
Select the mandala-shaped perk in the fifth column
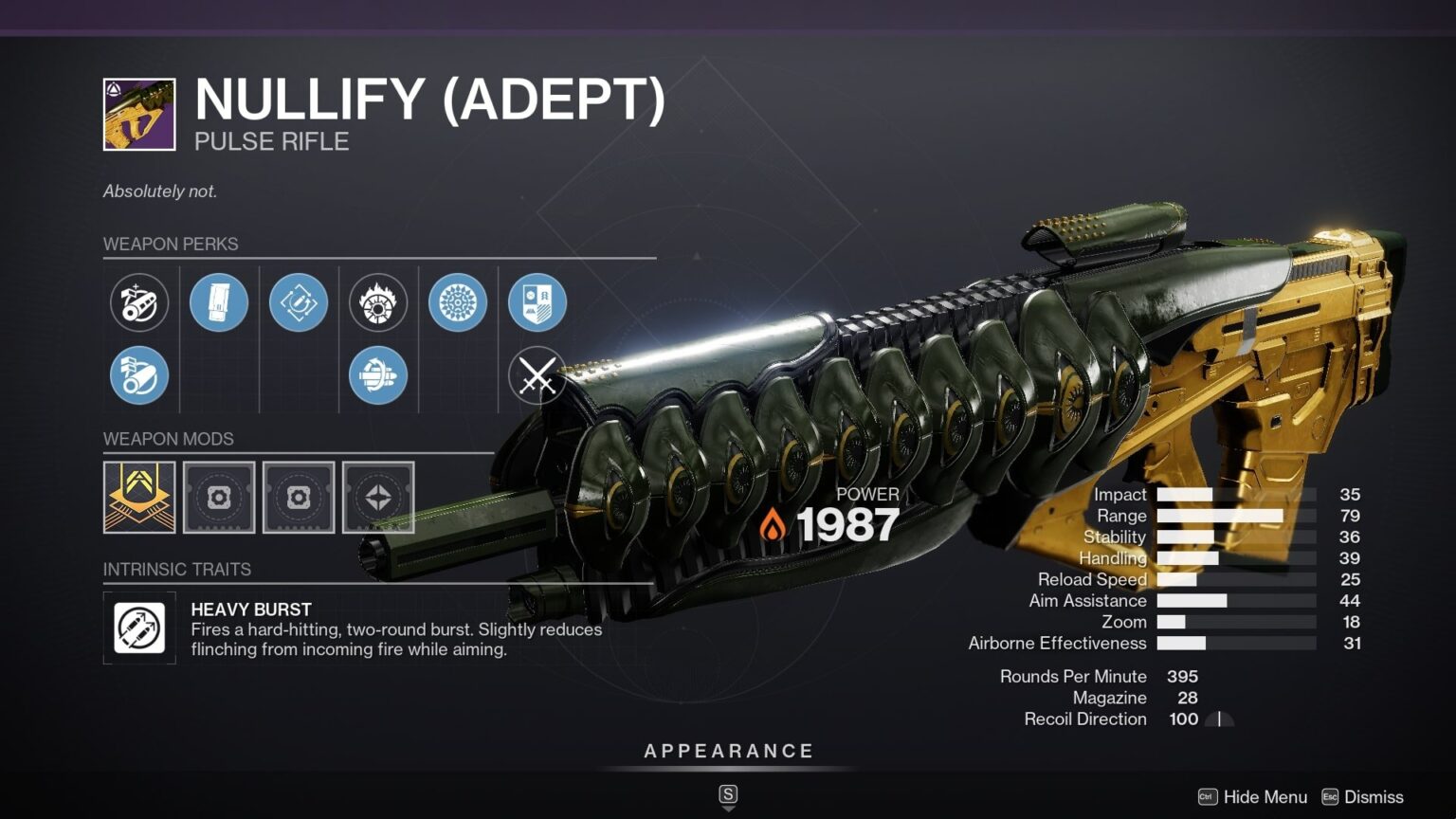click(459, 302)
